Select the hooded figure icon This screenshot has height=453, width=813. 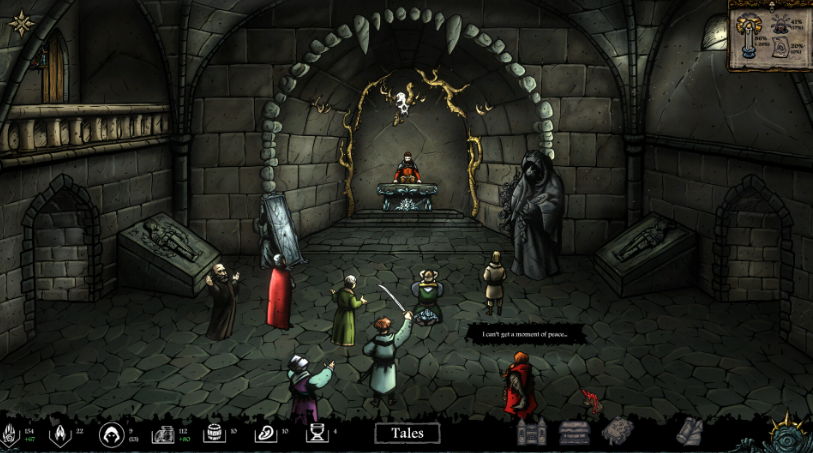[x=111, y=433]
